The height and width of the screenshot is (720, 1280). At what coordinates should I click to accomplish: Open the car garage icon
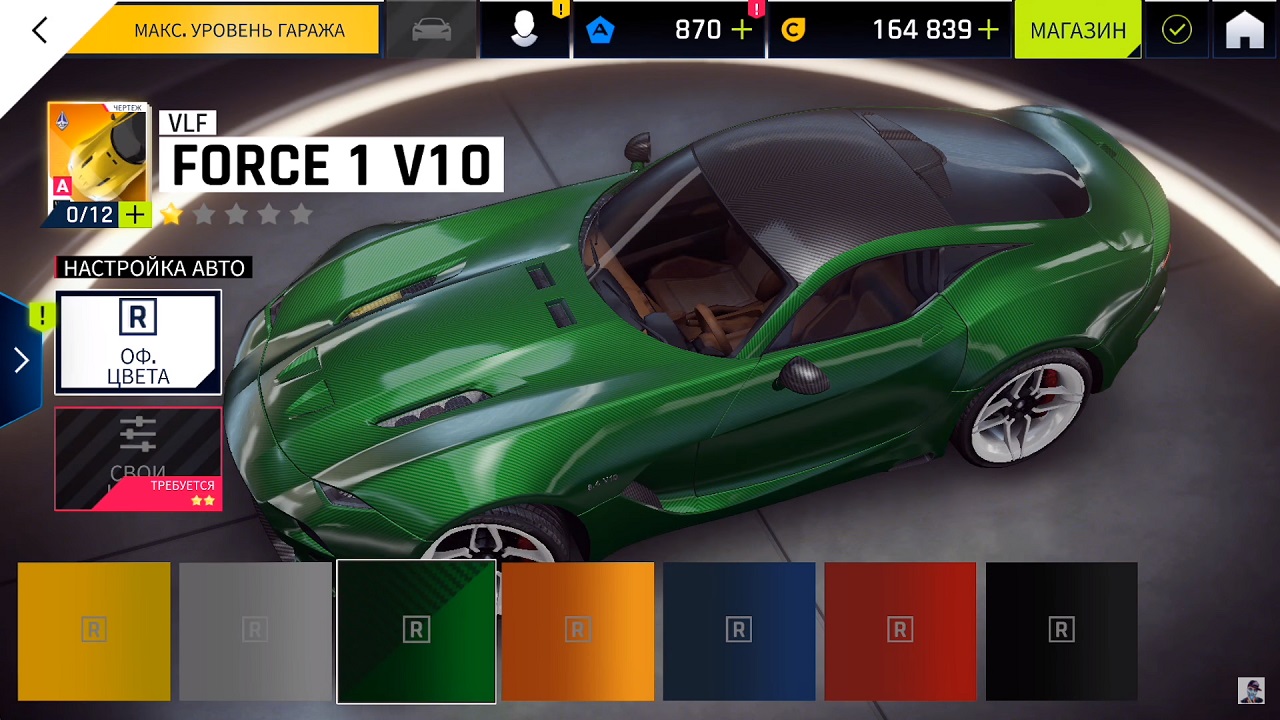pyautogui.click(x=432, y=30)
